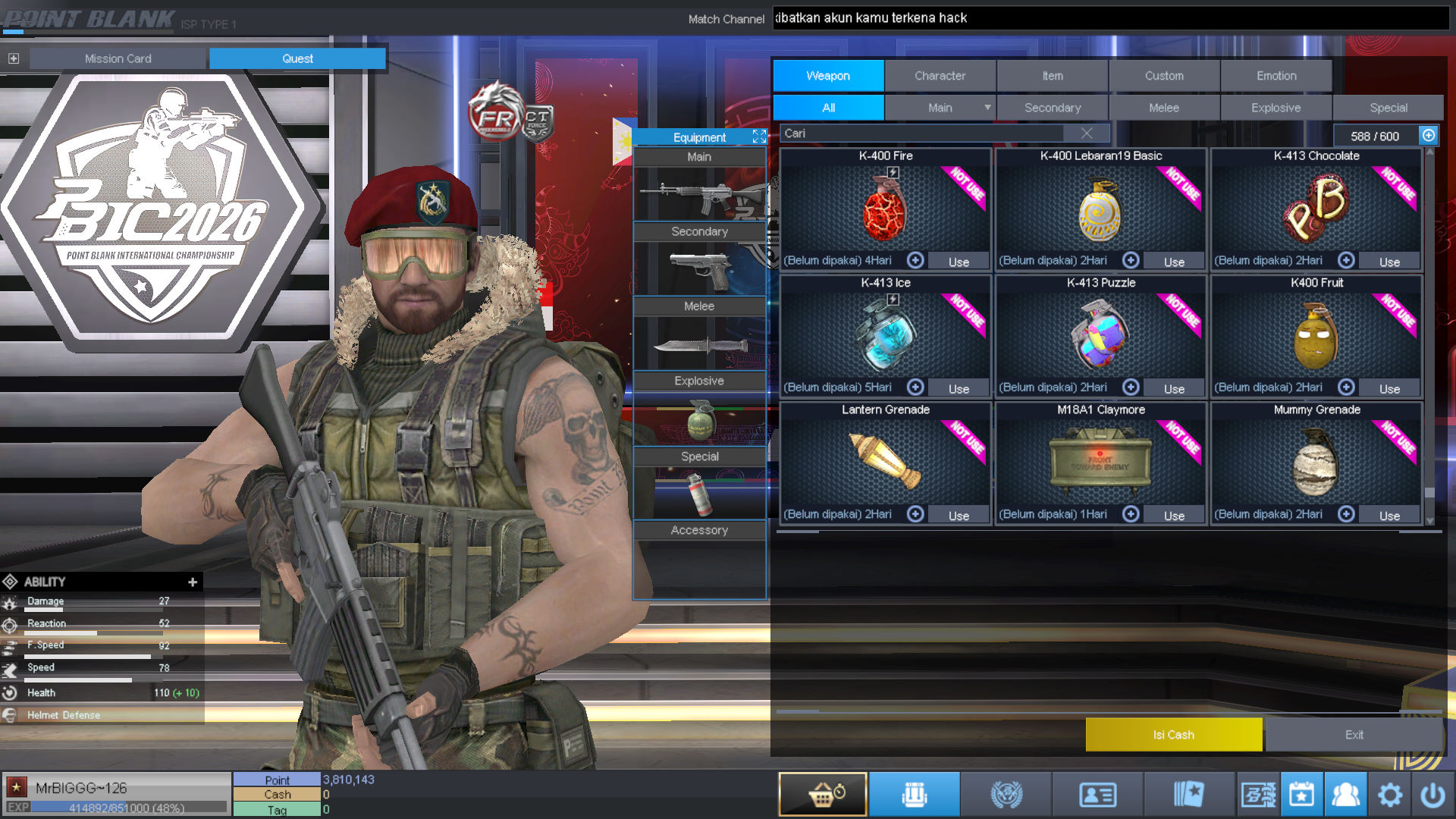Use the M18A1 Claymore
This screenshot has width=1456, height=819.
tap(1174, 516)
